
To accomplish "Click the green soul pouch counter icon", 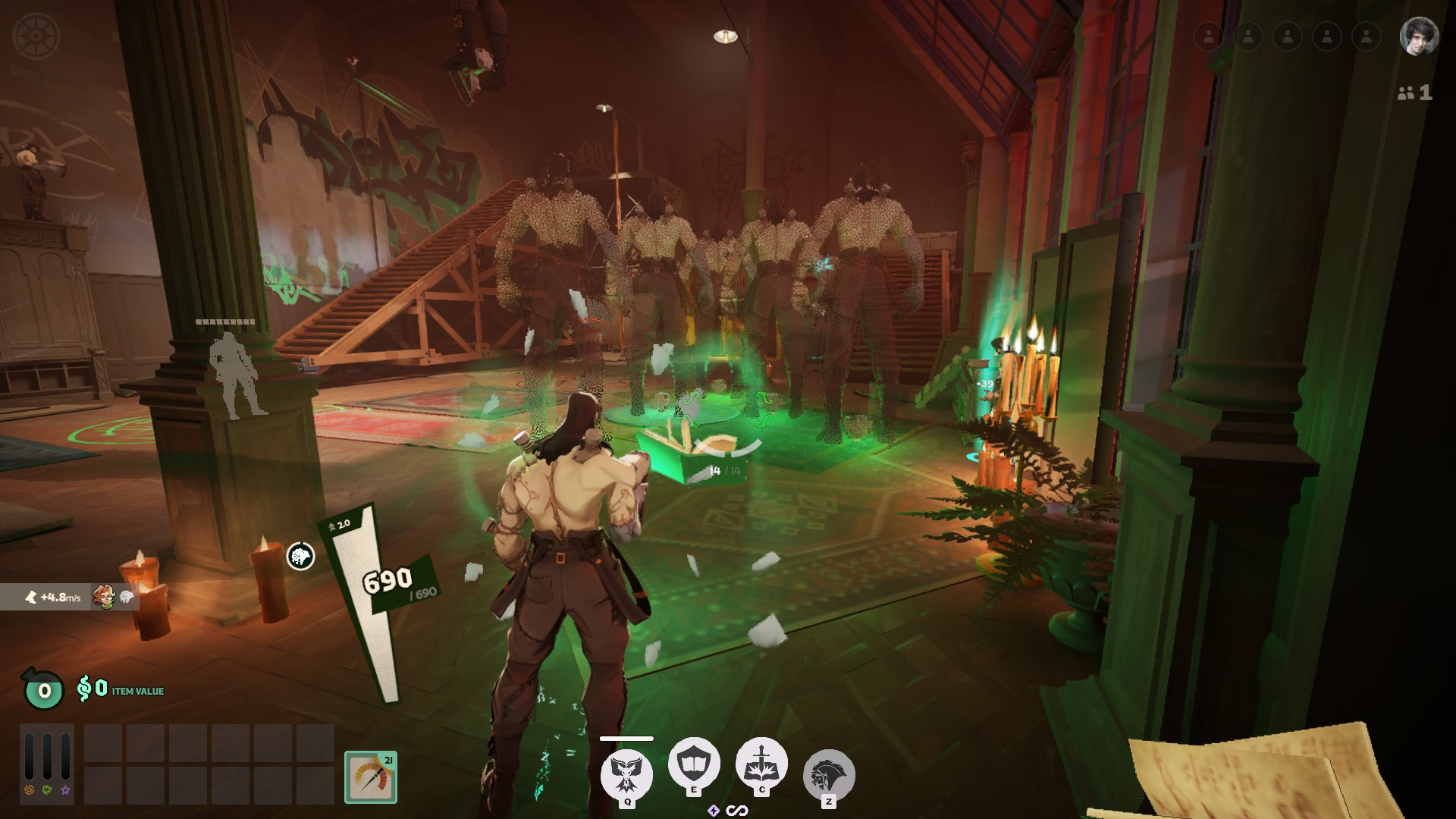I will point(43,689).
